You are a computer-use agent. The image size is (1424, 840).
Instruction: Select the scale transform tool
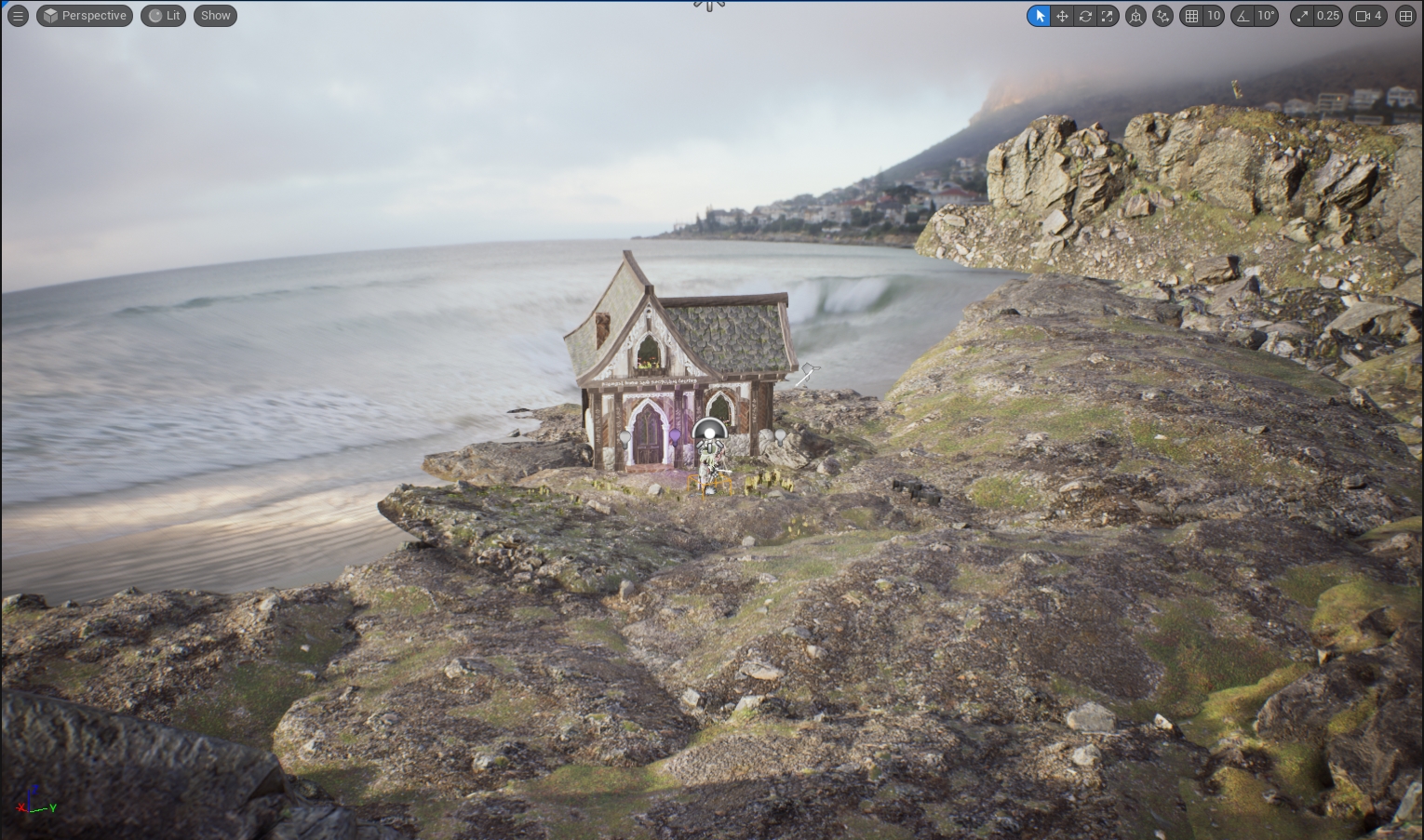(1108, 16)
